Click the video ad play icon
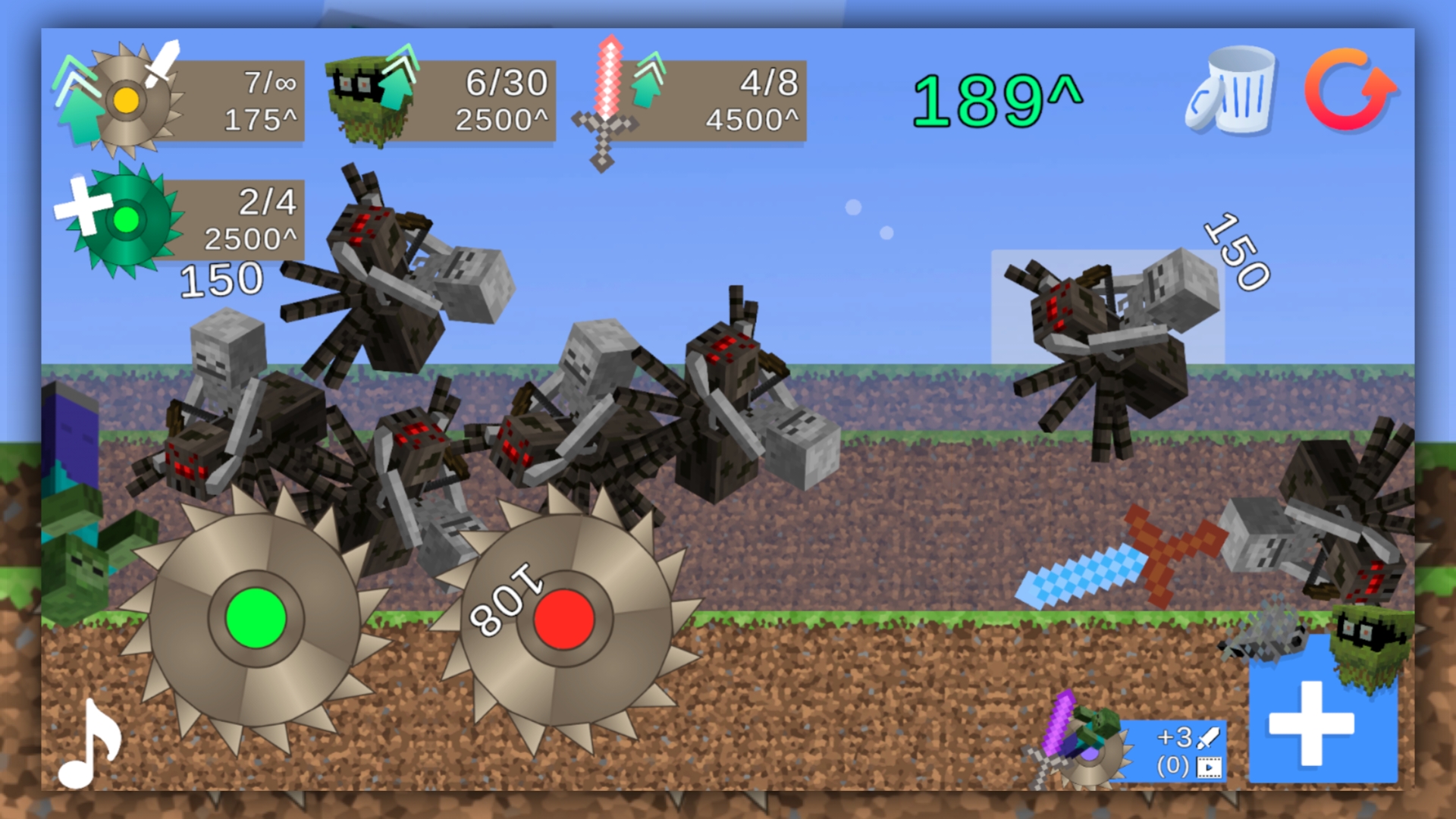Viewport: 1456px width, 819px height. click(x=1211, y=766)
